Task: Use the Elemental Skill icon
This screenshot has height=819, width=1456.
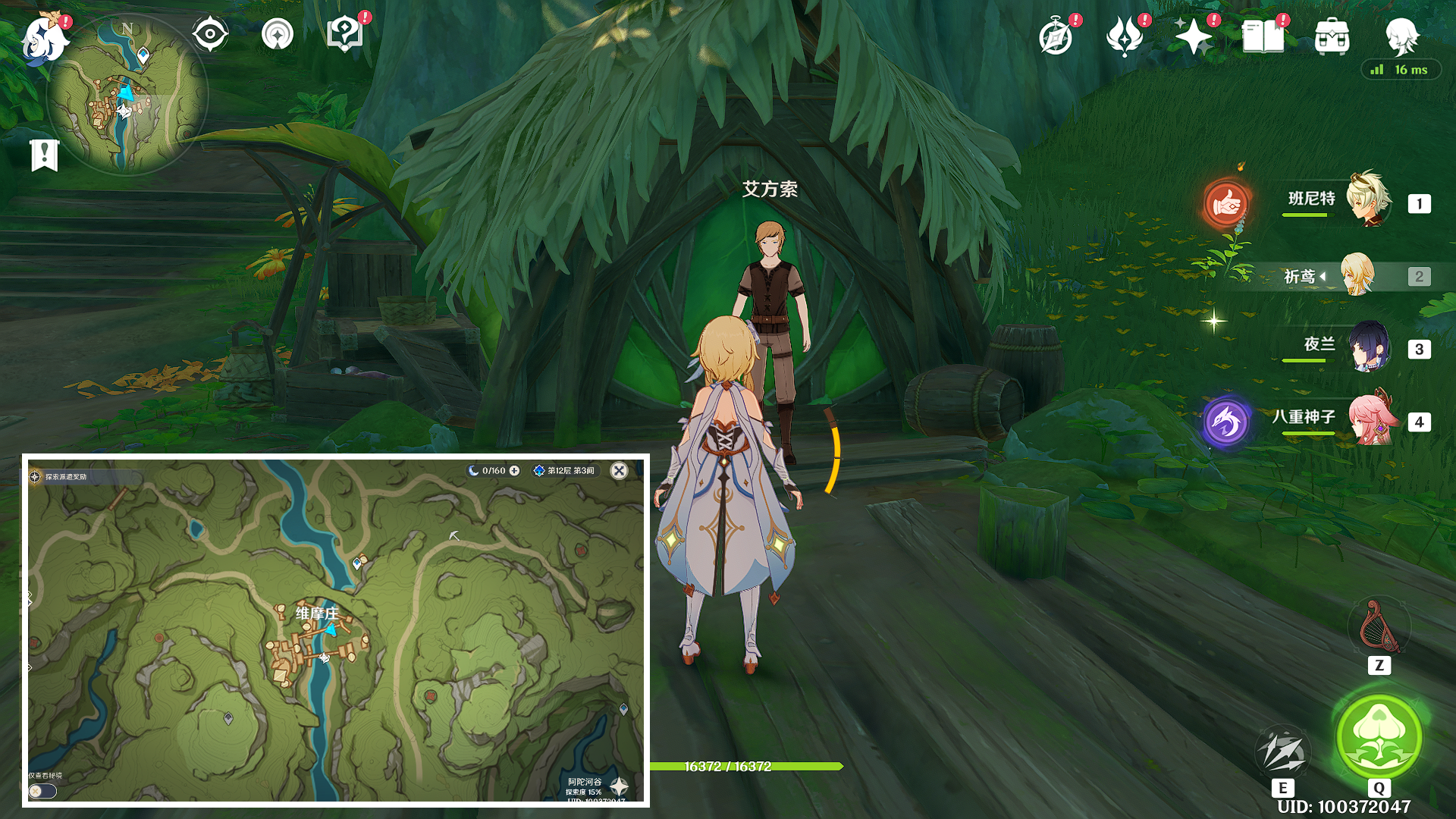Action: (x=1282, y=751)
